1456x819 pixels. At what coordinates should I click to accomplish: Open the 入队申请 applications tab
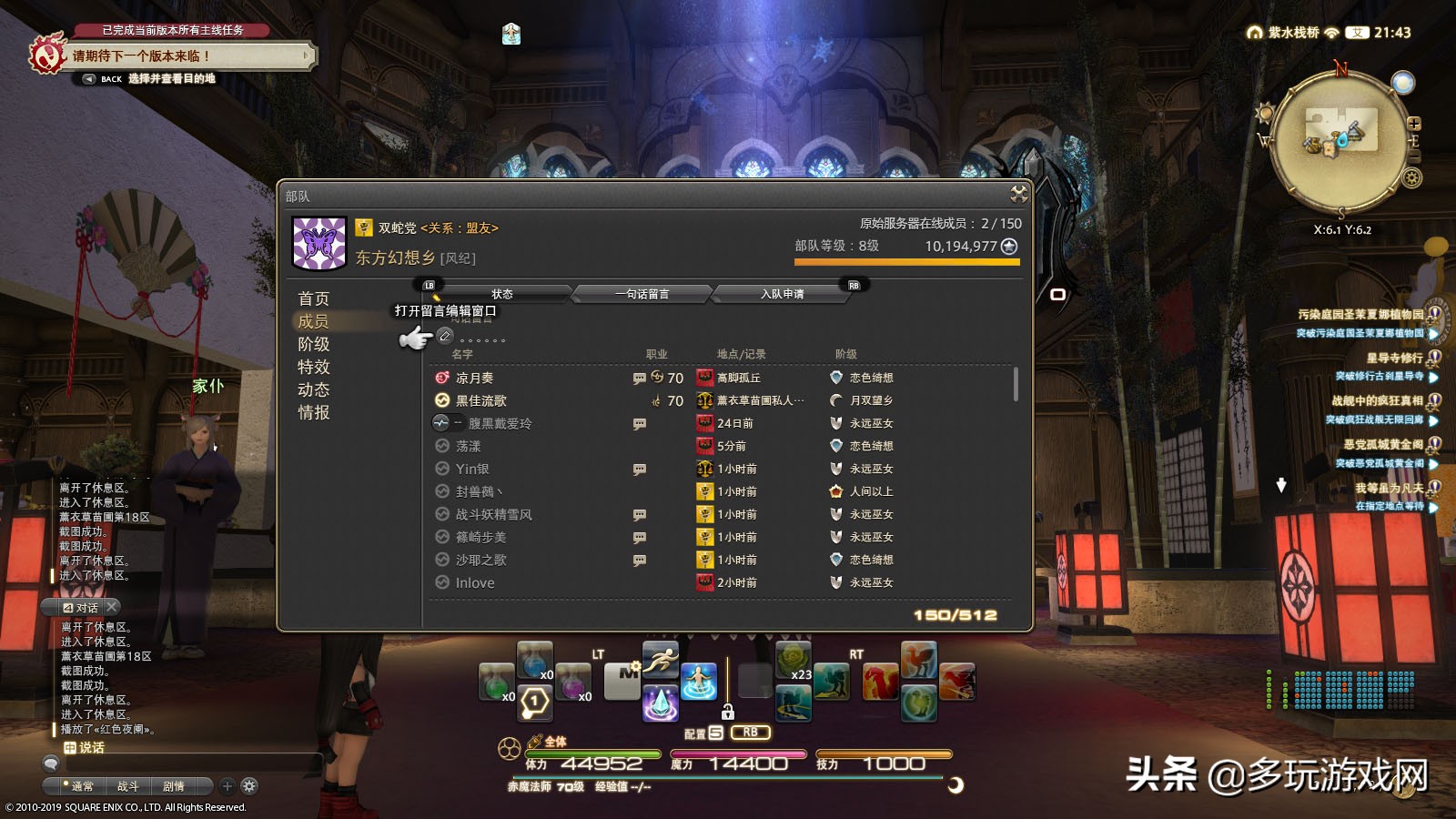pos(783,294)
